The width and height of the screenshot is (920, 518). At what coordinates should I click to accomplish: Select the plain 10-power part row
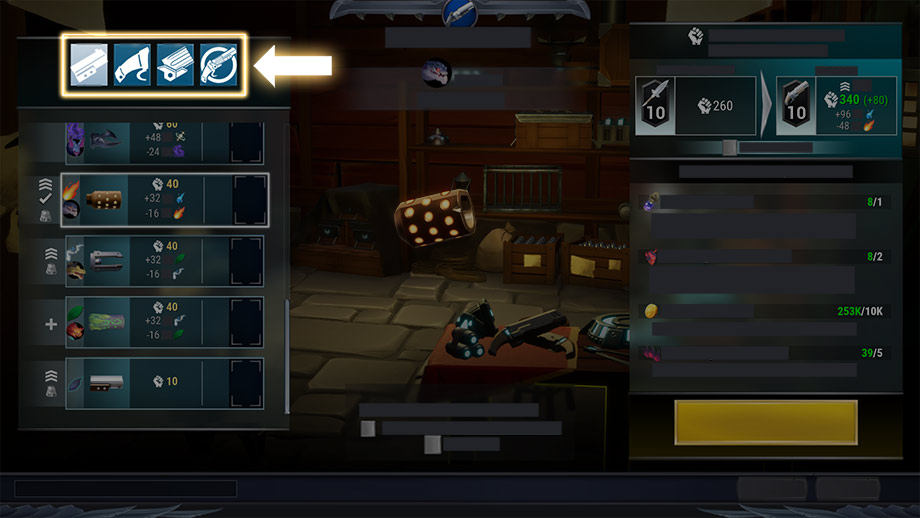(165, 383)
